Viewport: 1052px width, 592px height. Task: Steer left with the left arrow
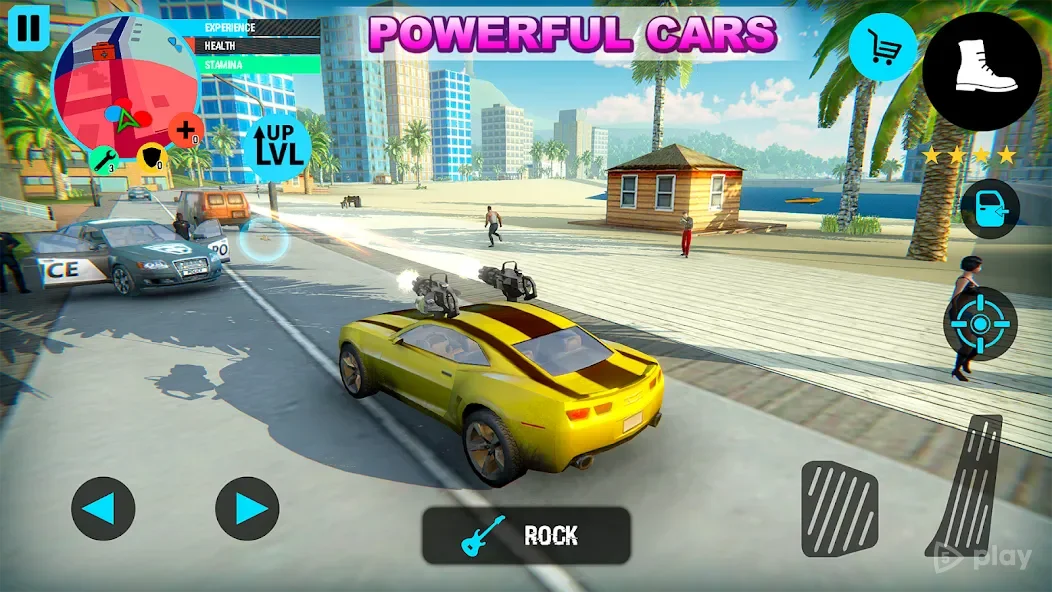pyautogui.click(x=103, y=509)
